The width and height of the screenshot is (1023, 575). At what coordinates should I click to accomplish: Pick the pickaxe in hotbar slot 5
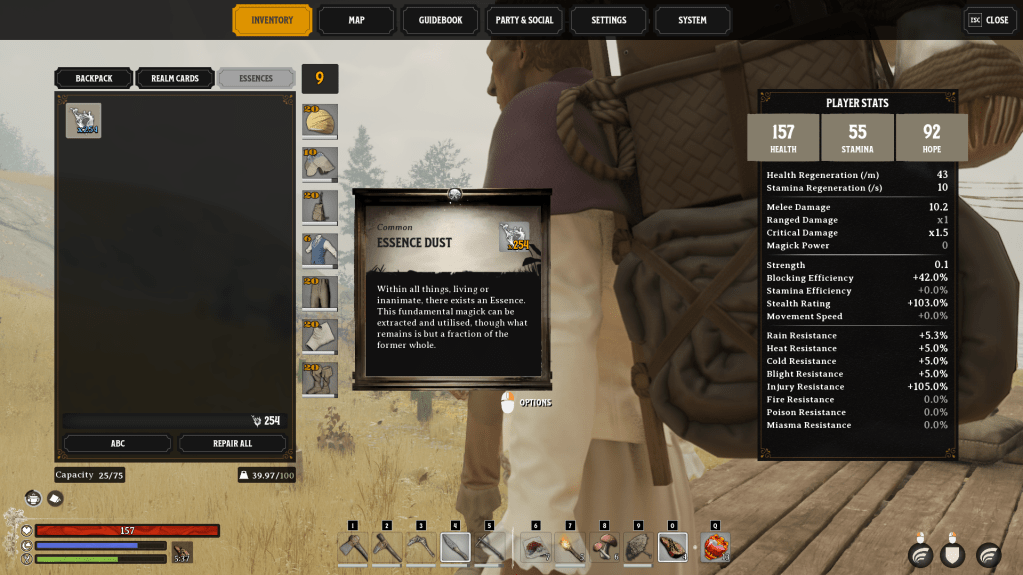click(489, 547)
